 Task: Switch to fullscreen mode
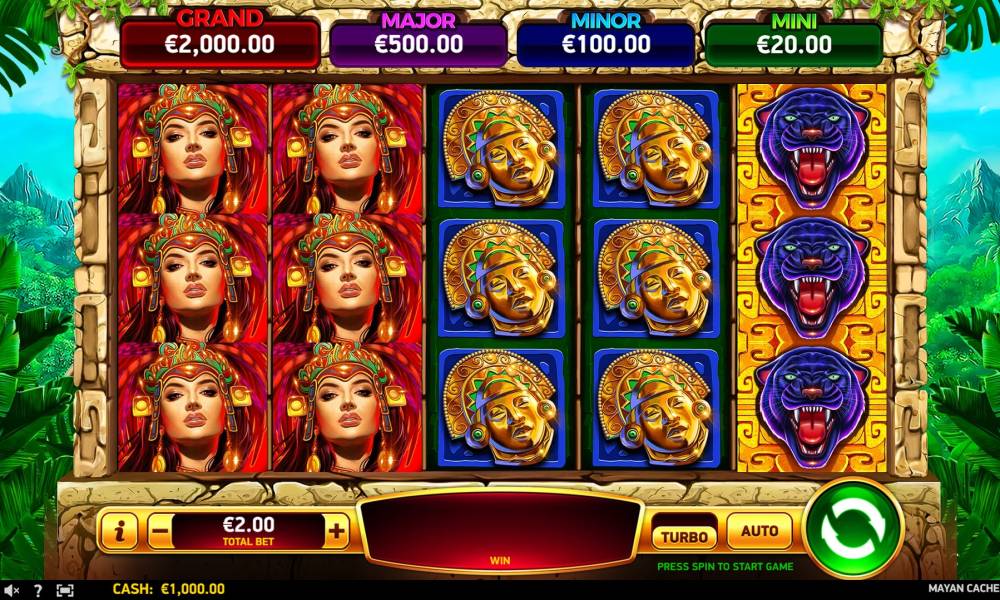tap(65, 590)
